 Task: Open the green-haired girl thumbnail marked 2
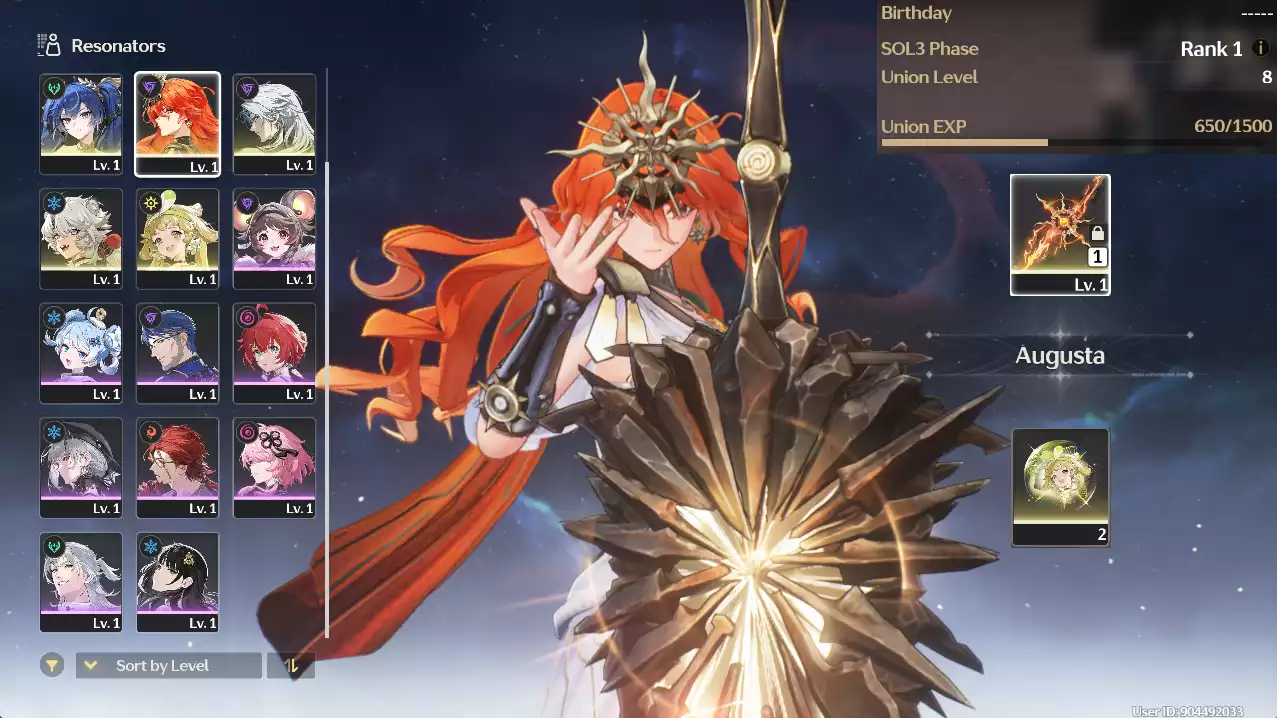tap(1060, 487)
